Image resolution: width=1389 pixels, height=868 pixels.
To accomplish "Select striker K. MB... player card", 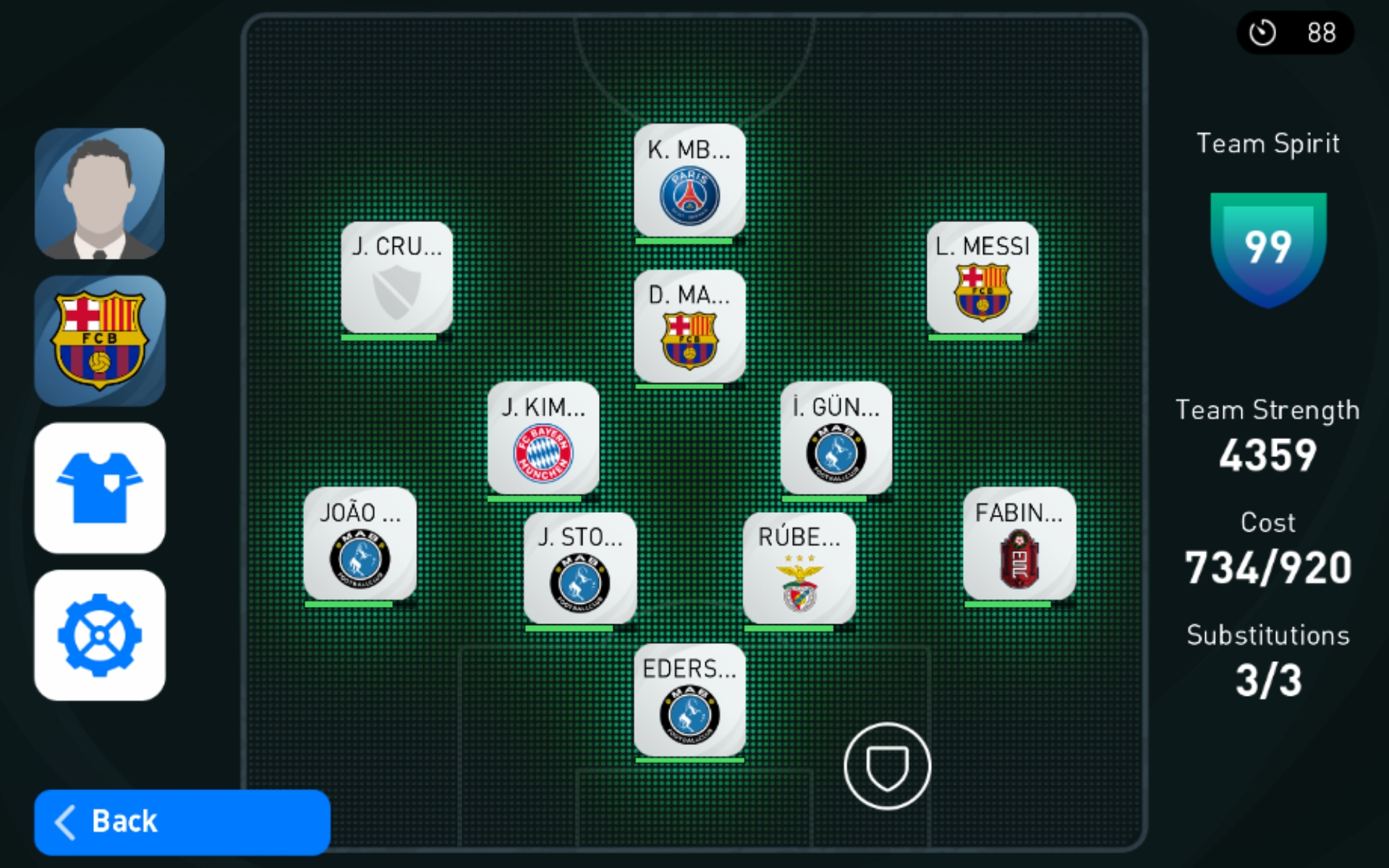I will [689, 181].
